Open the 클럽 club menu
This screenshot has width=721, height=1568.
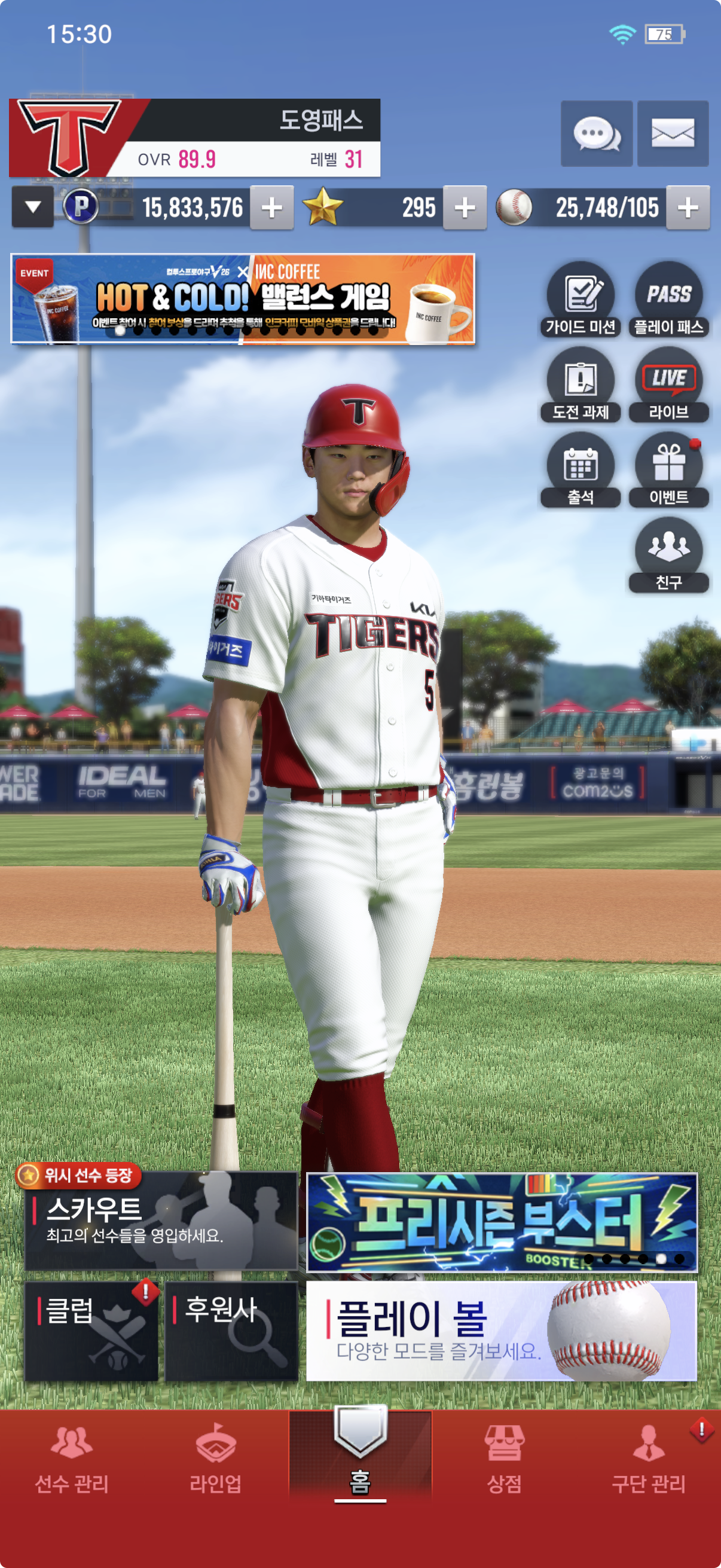91,1331
